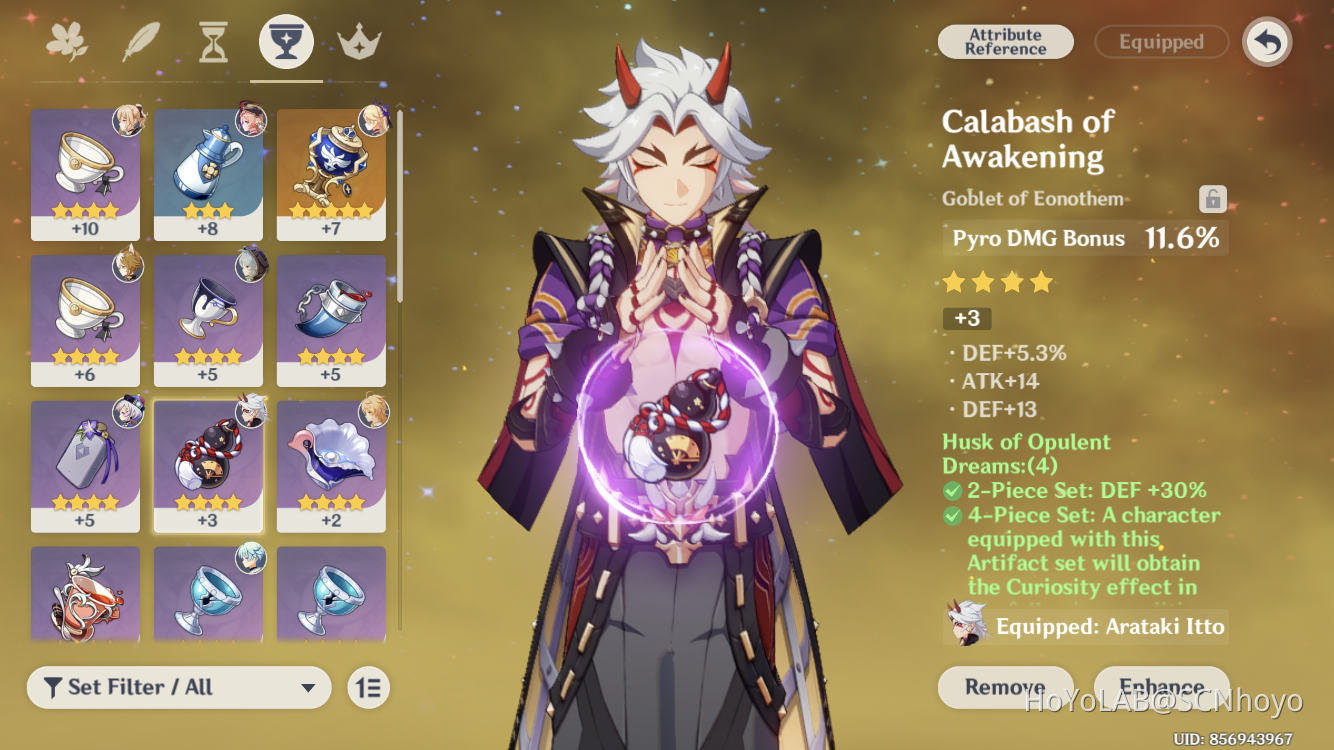The image size is (1334, 750).
Task: Select the +7 blue ornate vase artifact
Action: coord(331,170)
